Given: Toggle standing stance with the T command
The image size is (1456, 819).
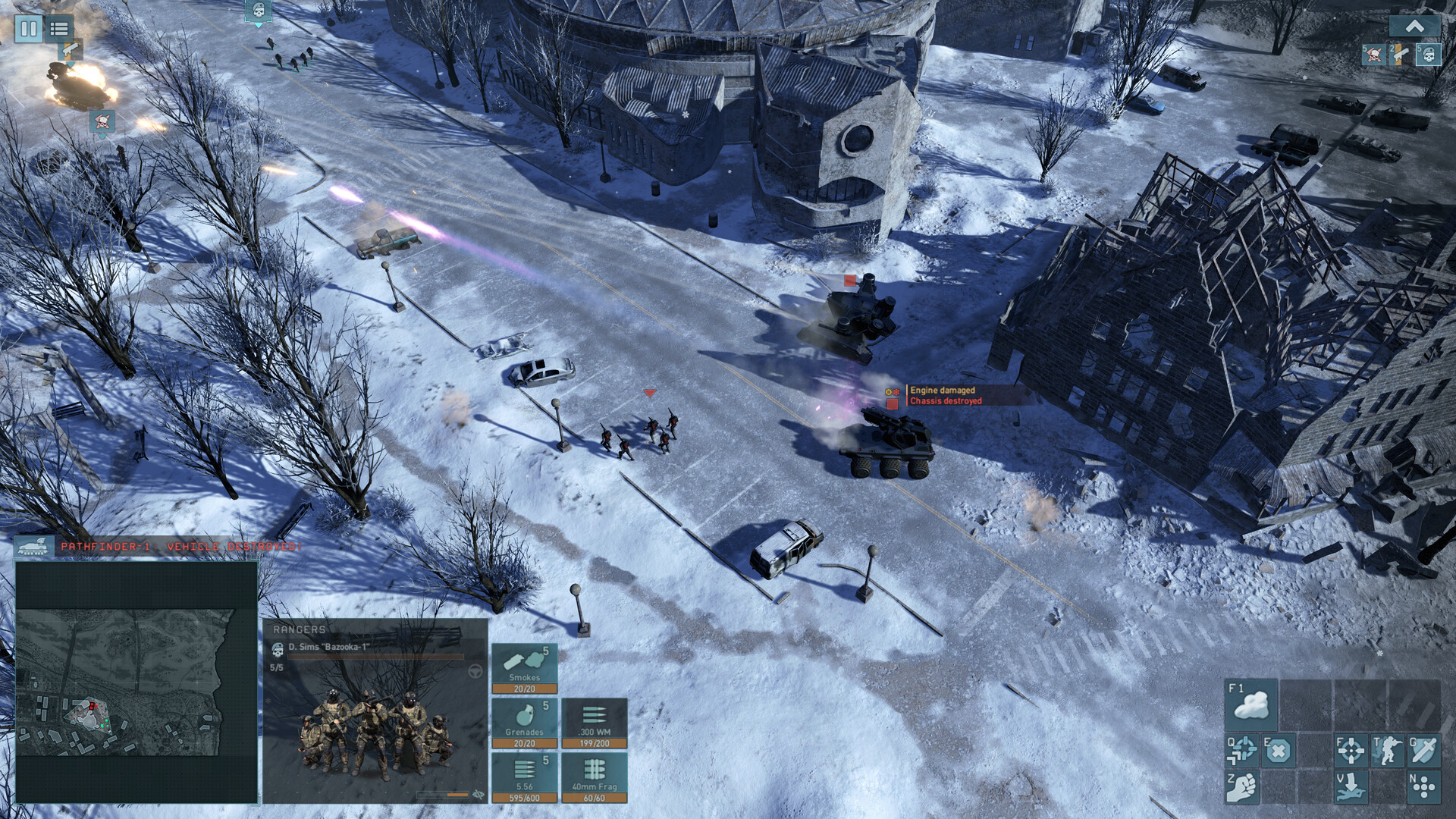Looking at the screenshot, I should [x=1388, y=750].
